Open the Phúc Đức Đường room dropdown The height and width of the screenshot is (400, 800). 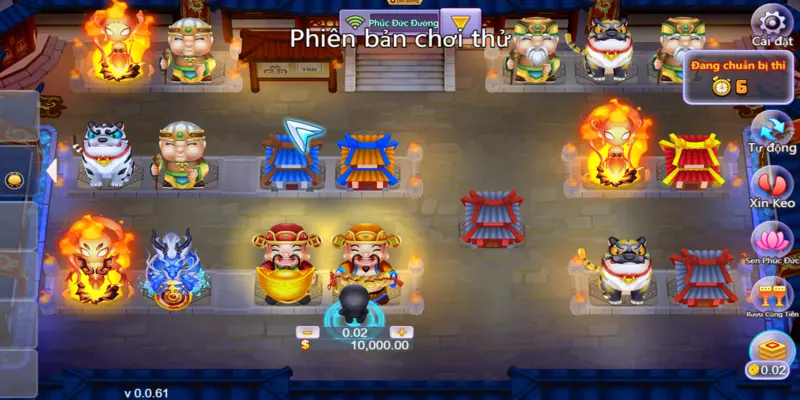tap(460, 21)
